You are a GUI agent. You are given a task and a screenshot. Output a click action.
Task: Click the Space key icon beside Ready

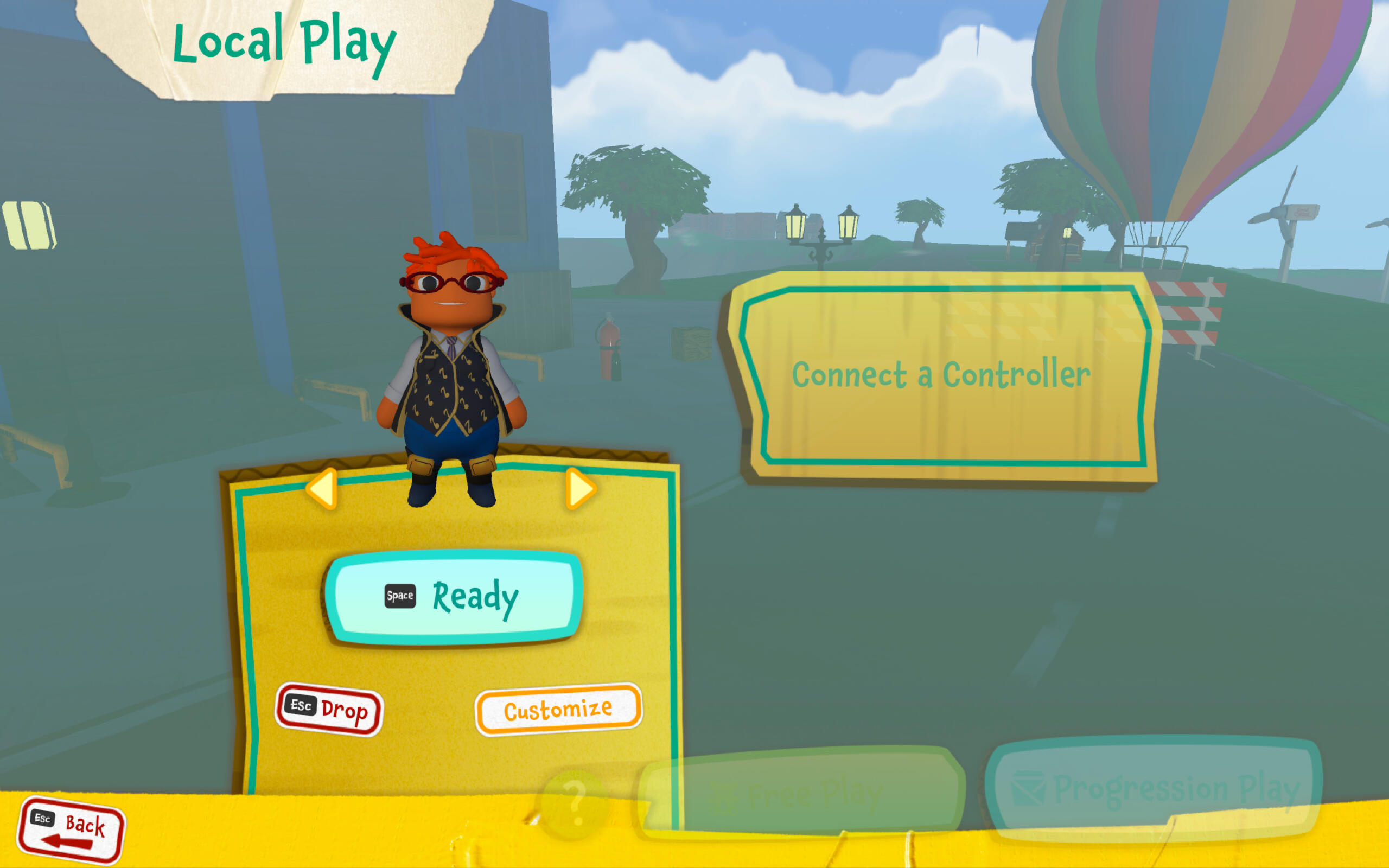[400, 596]
